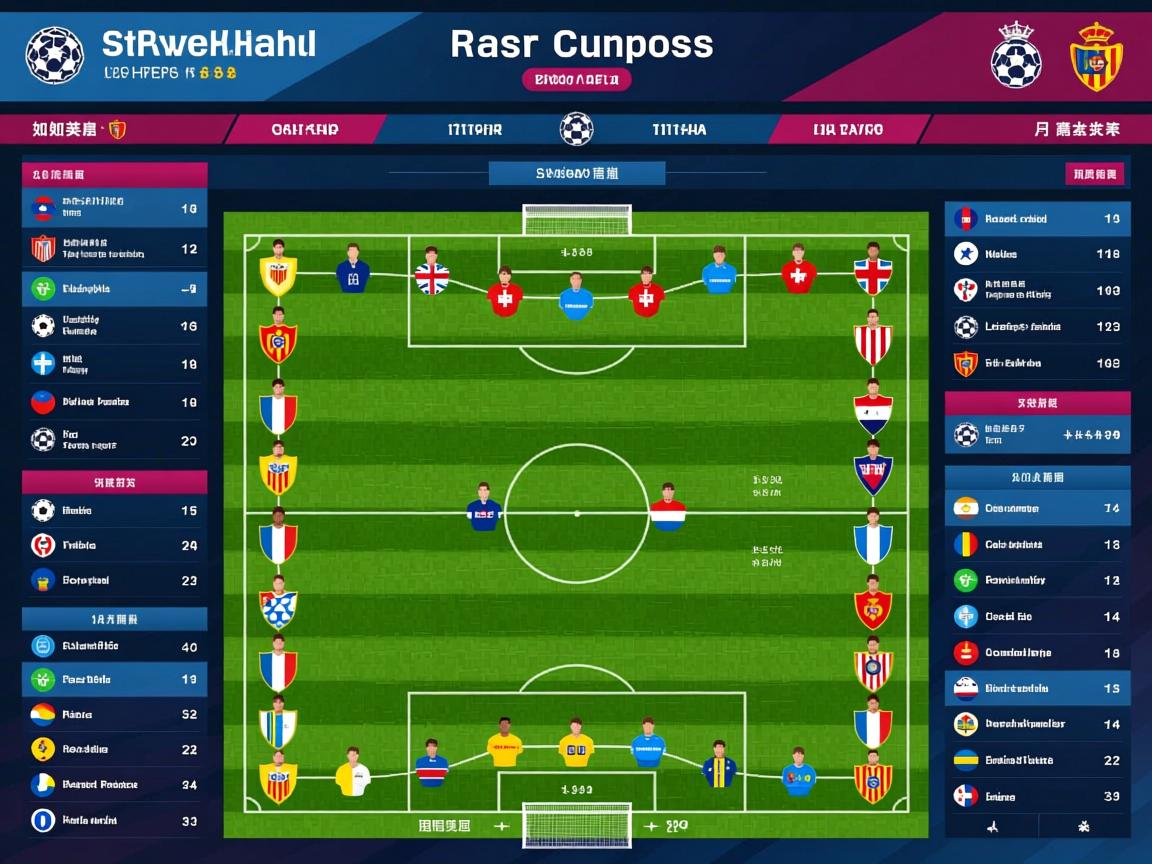Open the crowned soccer ball club crest

click(1015, 56)
